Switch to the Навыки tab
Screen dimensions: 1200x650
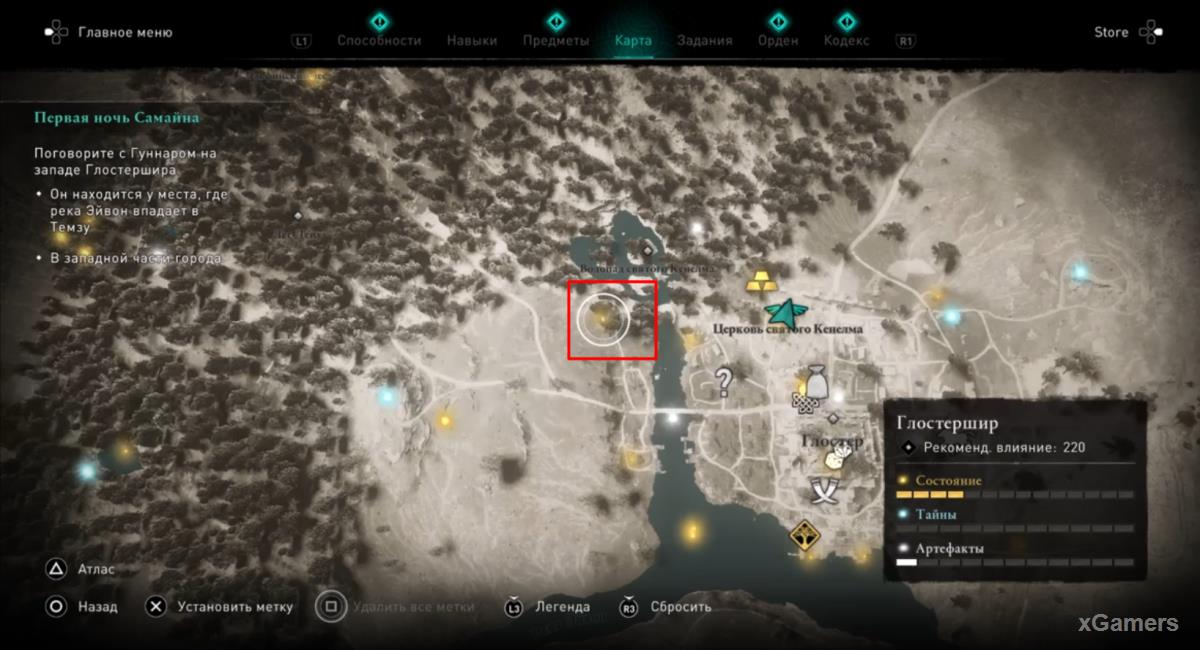[472, 41]
